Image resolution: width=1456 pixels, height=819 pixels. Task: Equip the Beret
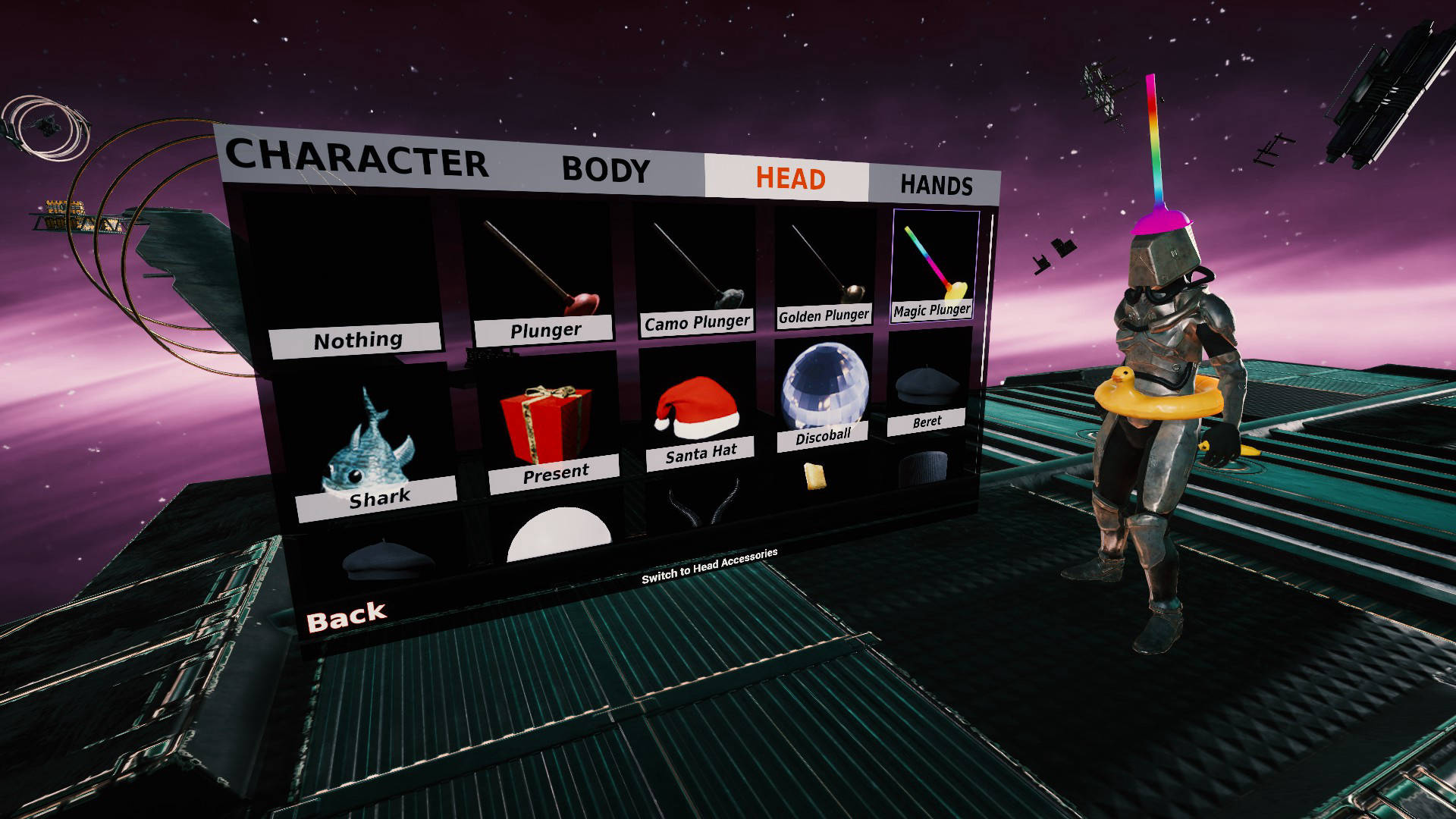tap(928, 394)
